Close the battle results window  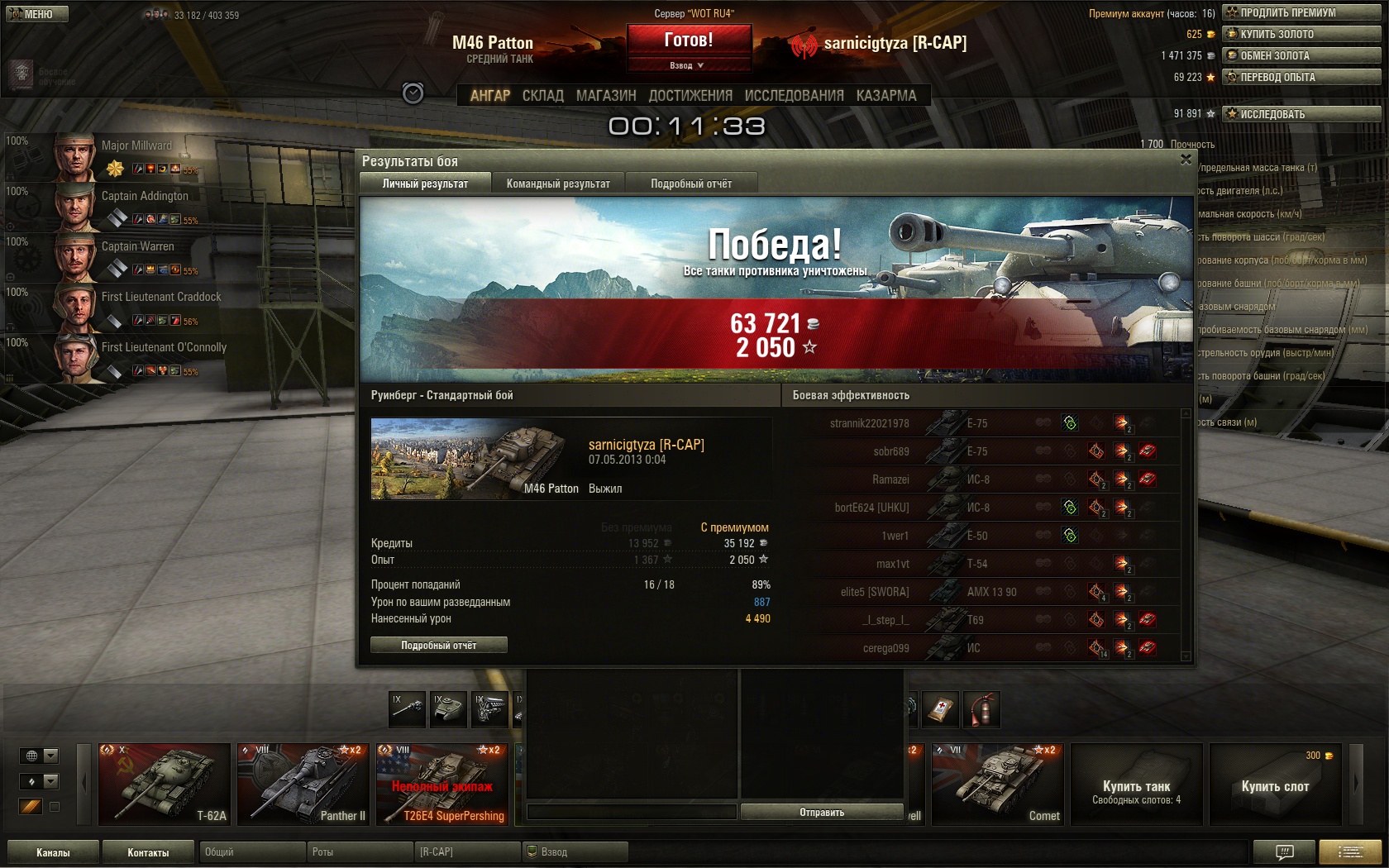click(1186, 160)
